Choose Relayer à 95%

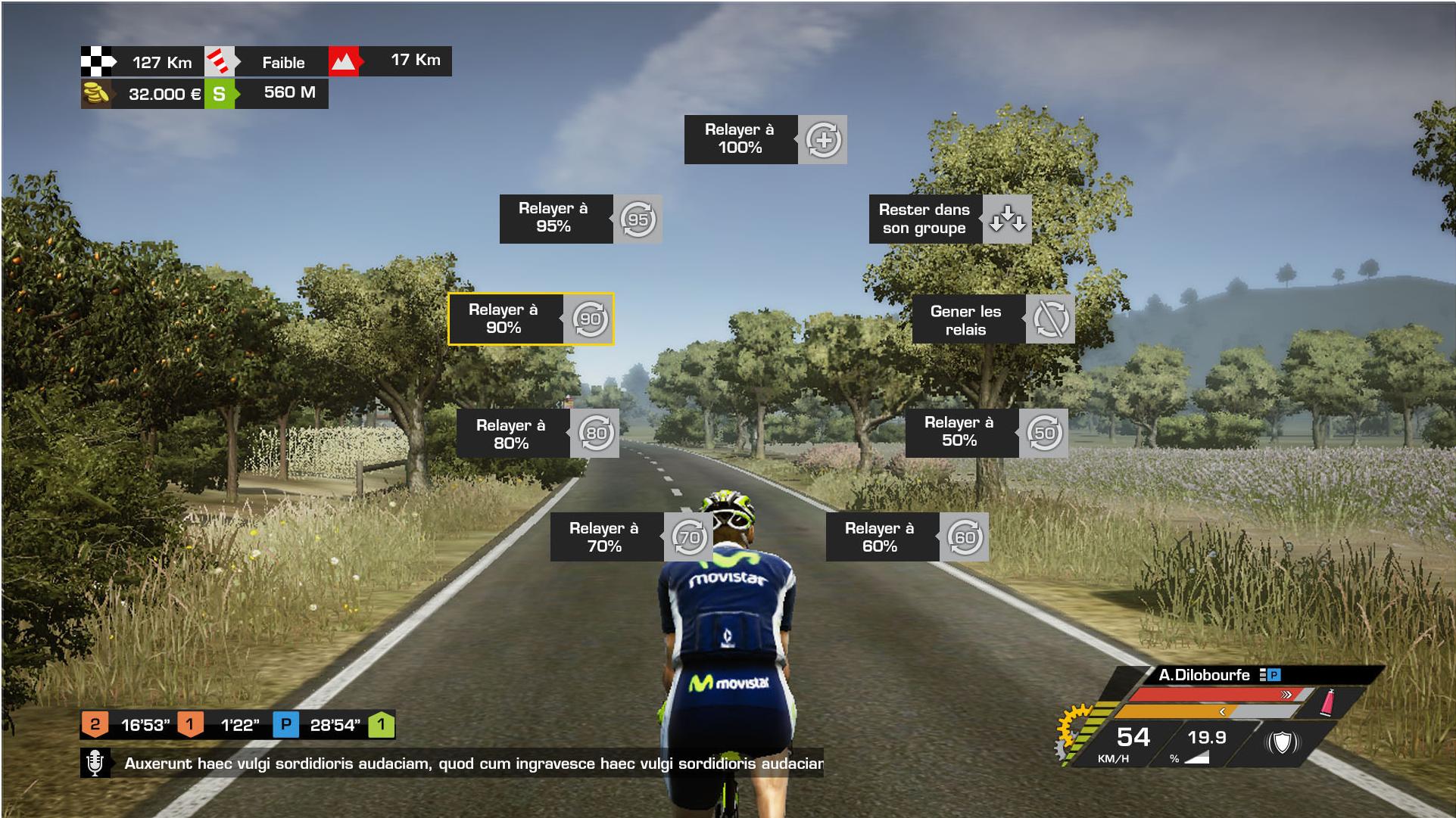pyautogui.click(x=580, y=219)
